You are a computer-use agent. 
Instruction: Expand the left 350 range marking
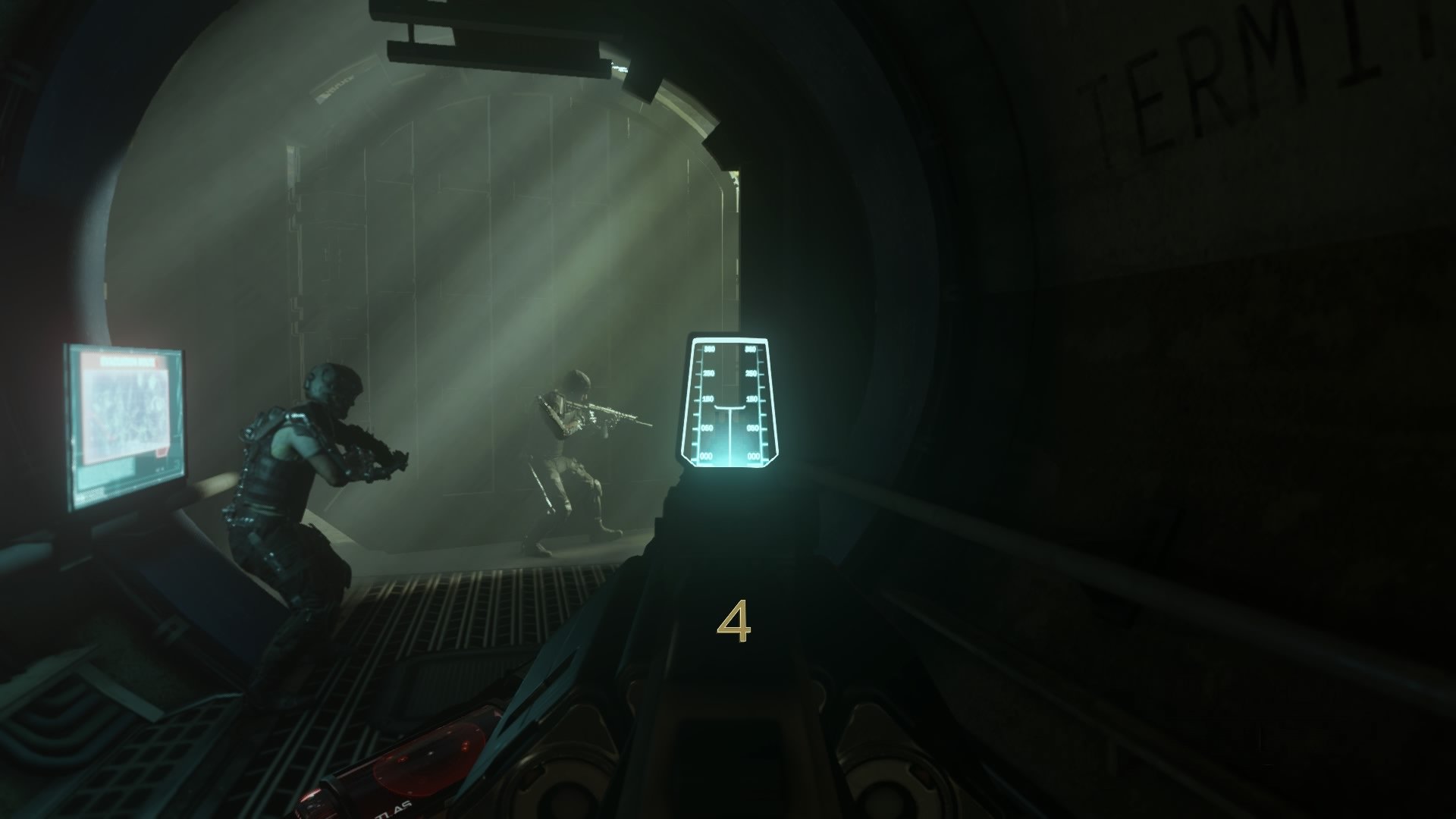click(x=709, y=350)
